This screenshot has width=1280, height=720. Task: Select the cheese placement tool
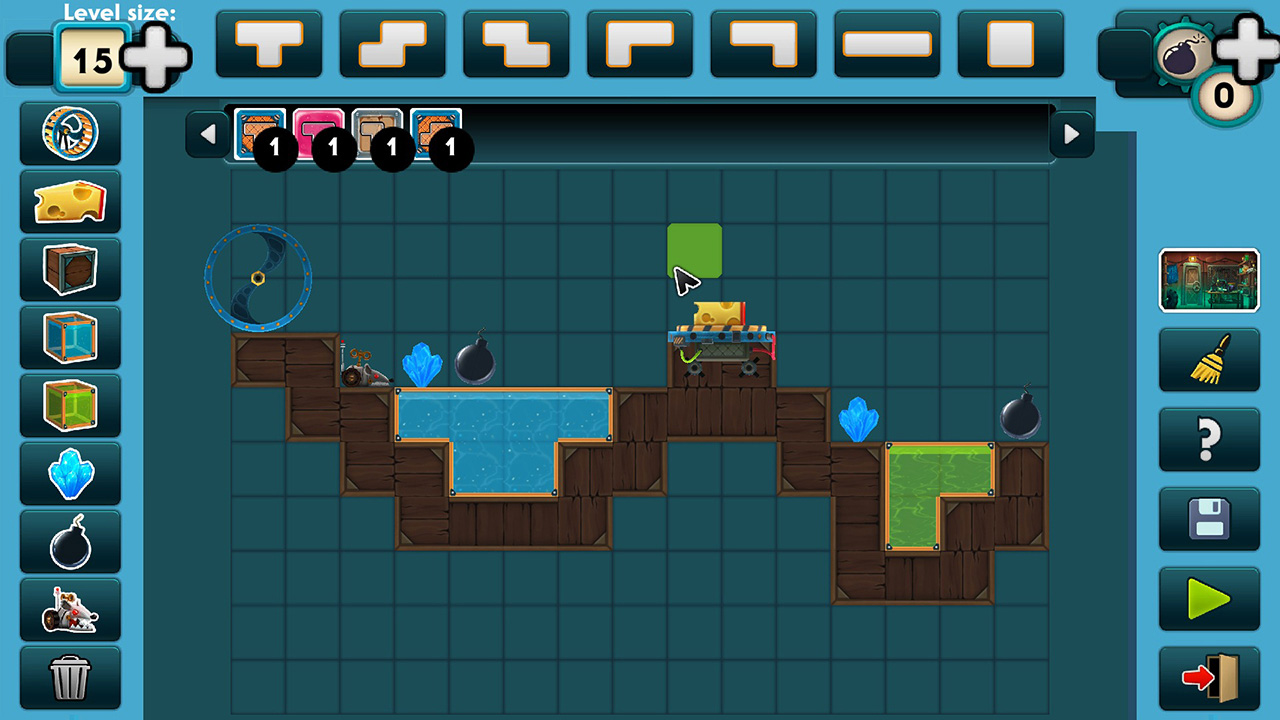70,201
